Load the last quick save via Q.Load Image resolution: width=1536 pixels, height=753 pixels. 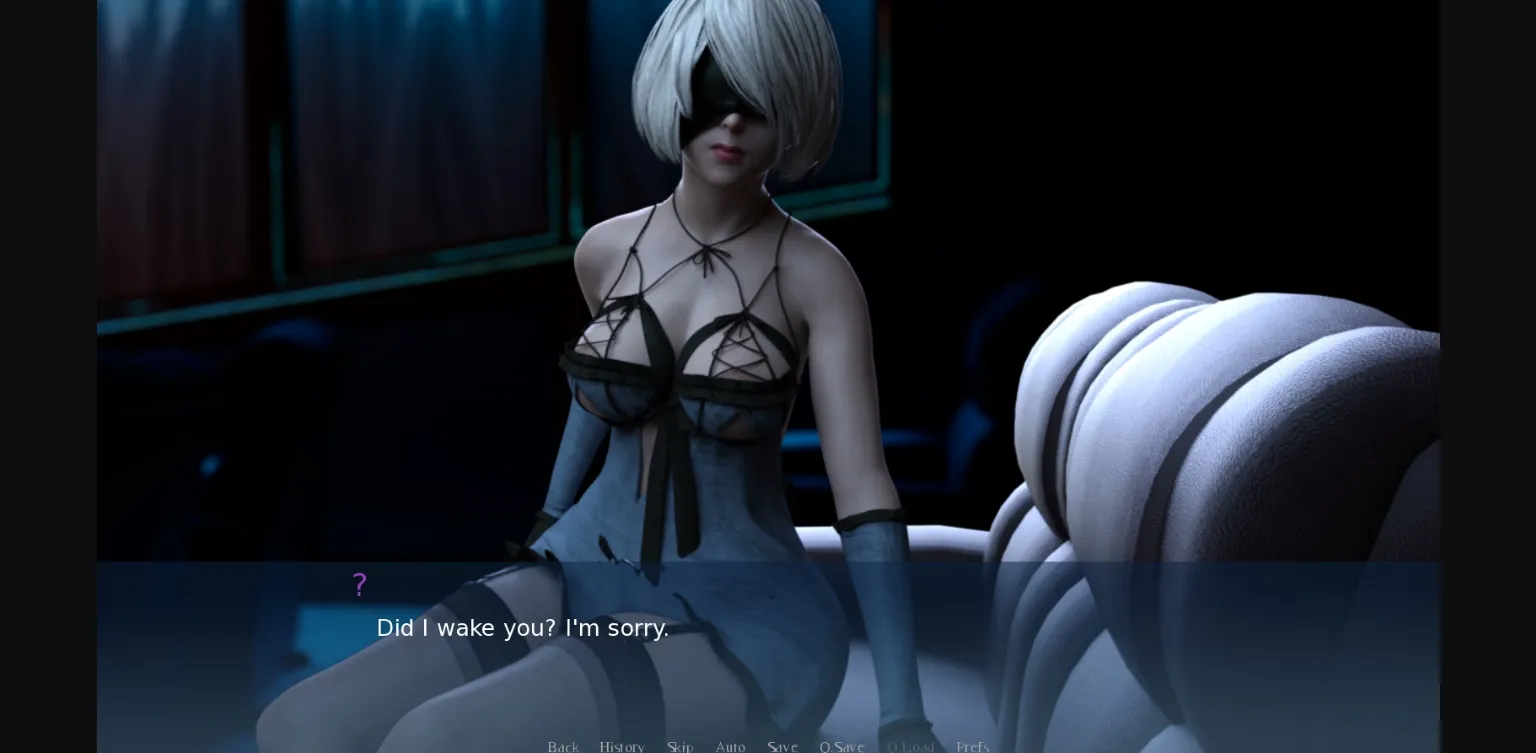pyautogui.click(x=910, y=747)
